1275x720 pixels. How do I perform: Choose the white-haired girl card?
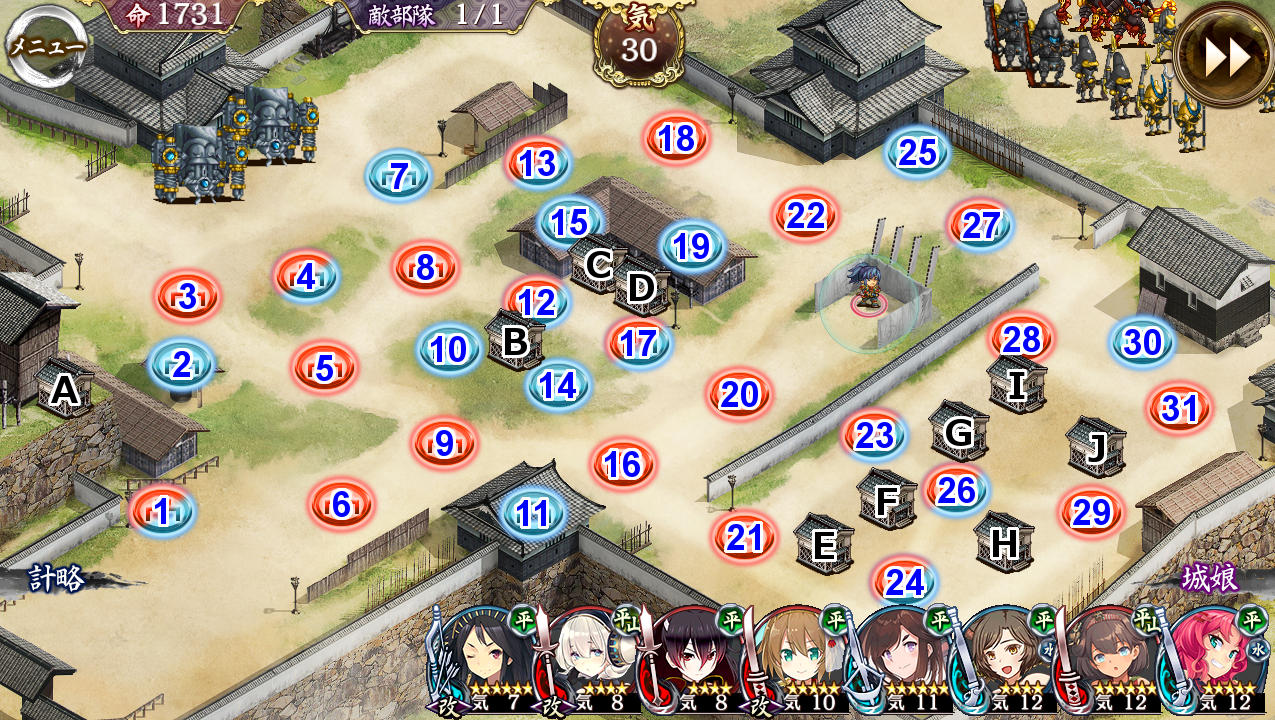[590, 662]
